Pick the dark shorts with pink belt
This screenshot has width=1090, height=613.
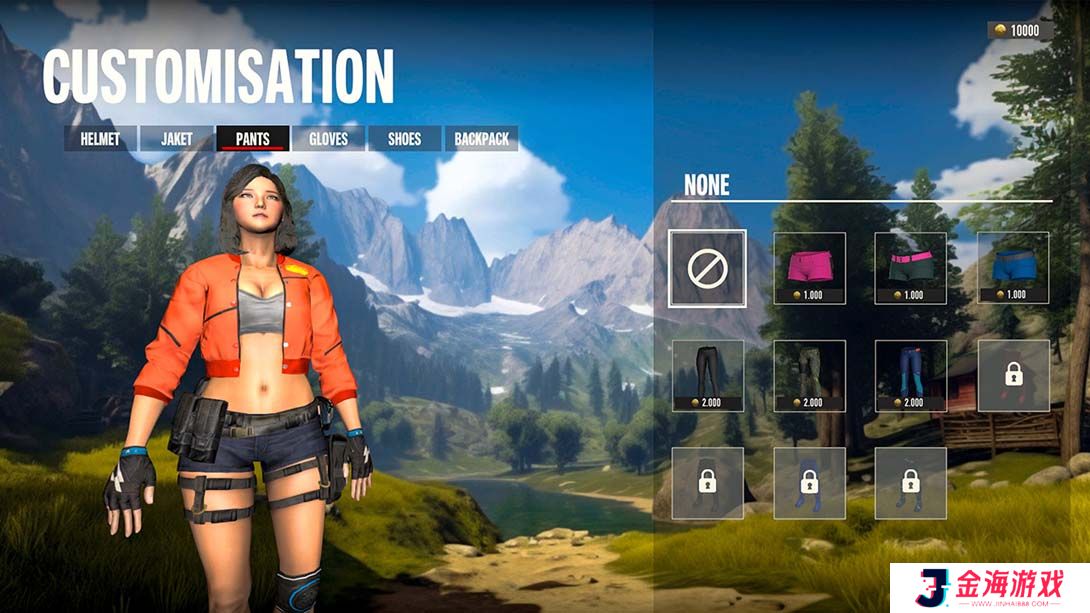pos(911,268)
